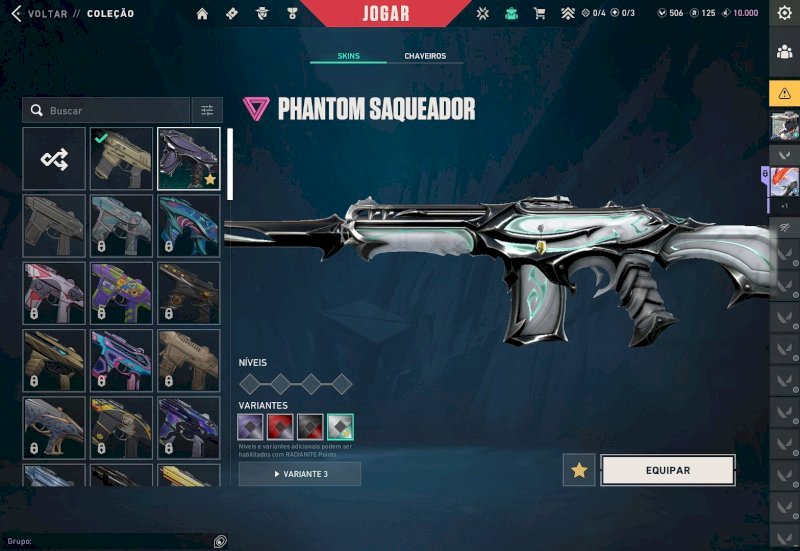Switch to the Chaveiros tab
Viewport: 800px width, 551px height.
(x=425, y=56)
